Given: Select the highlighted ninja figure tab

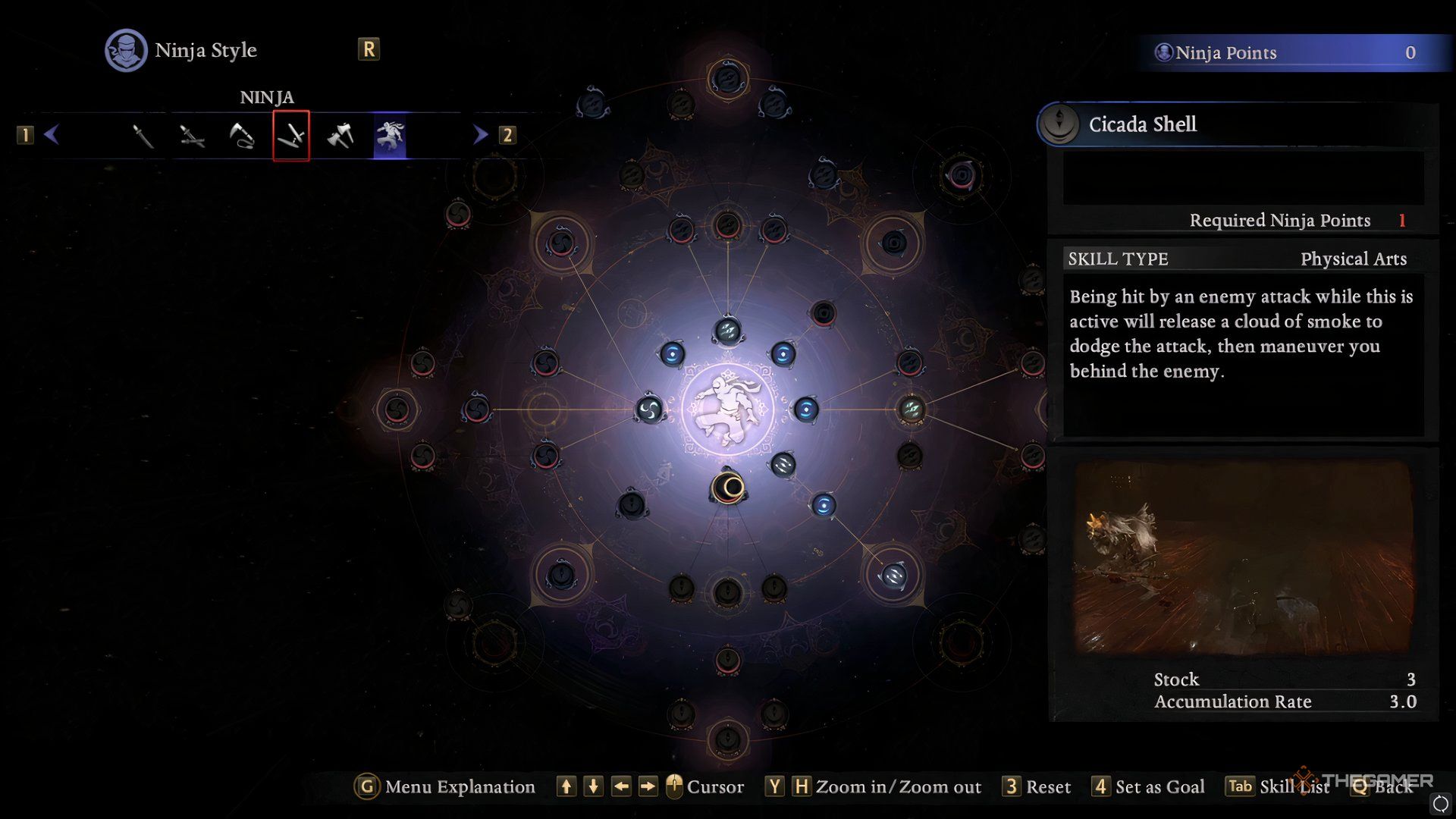Looking at the screenshot, I should (390, 136).
